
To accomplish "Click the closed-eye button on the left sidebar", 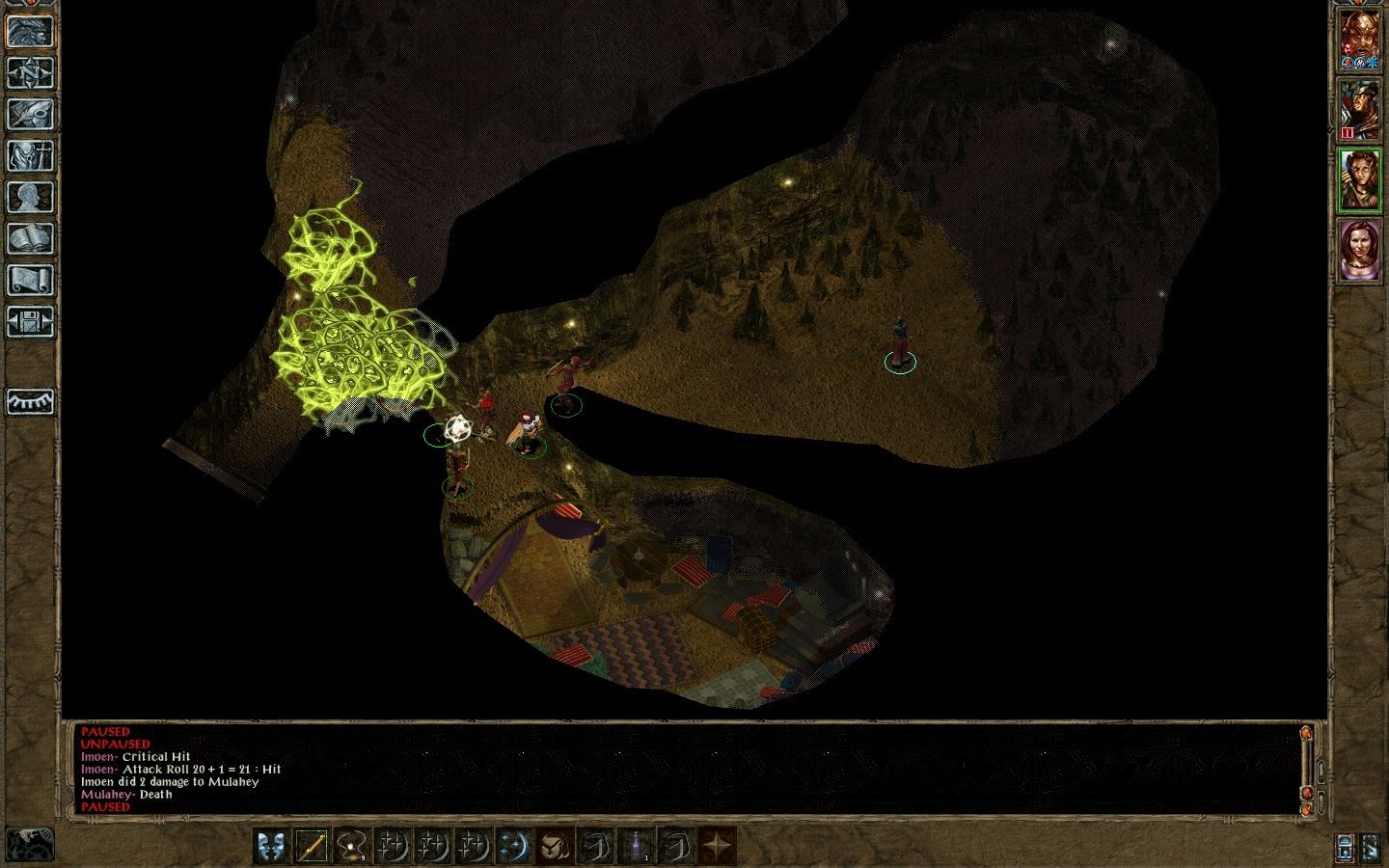I will click(30, 400).
